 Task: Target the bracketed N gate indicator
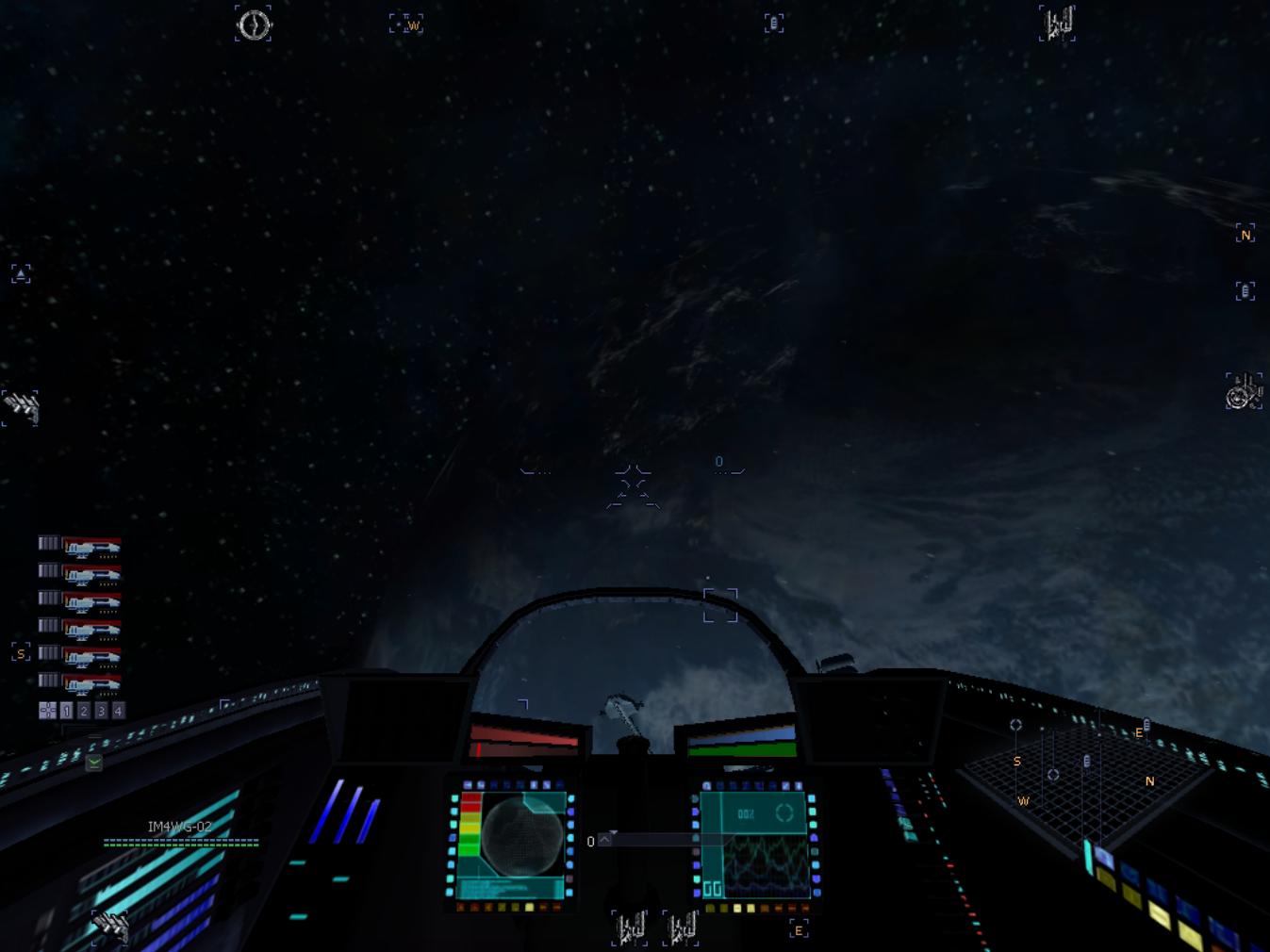click(1245, 234)
